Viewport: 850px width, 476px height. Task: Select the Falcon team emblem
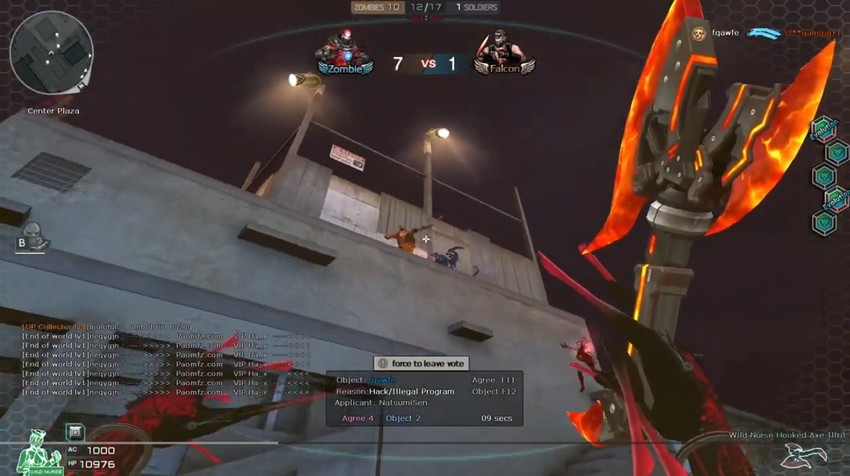click(x=504, y=54)
